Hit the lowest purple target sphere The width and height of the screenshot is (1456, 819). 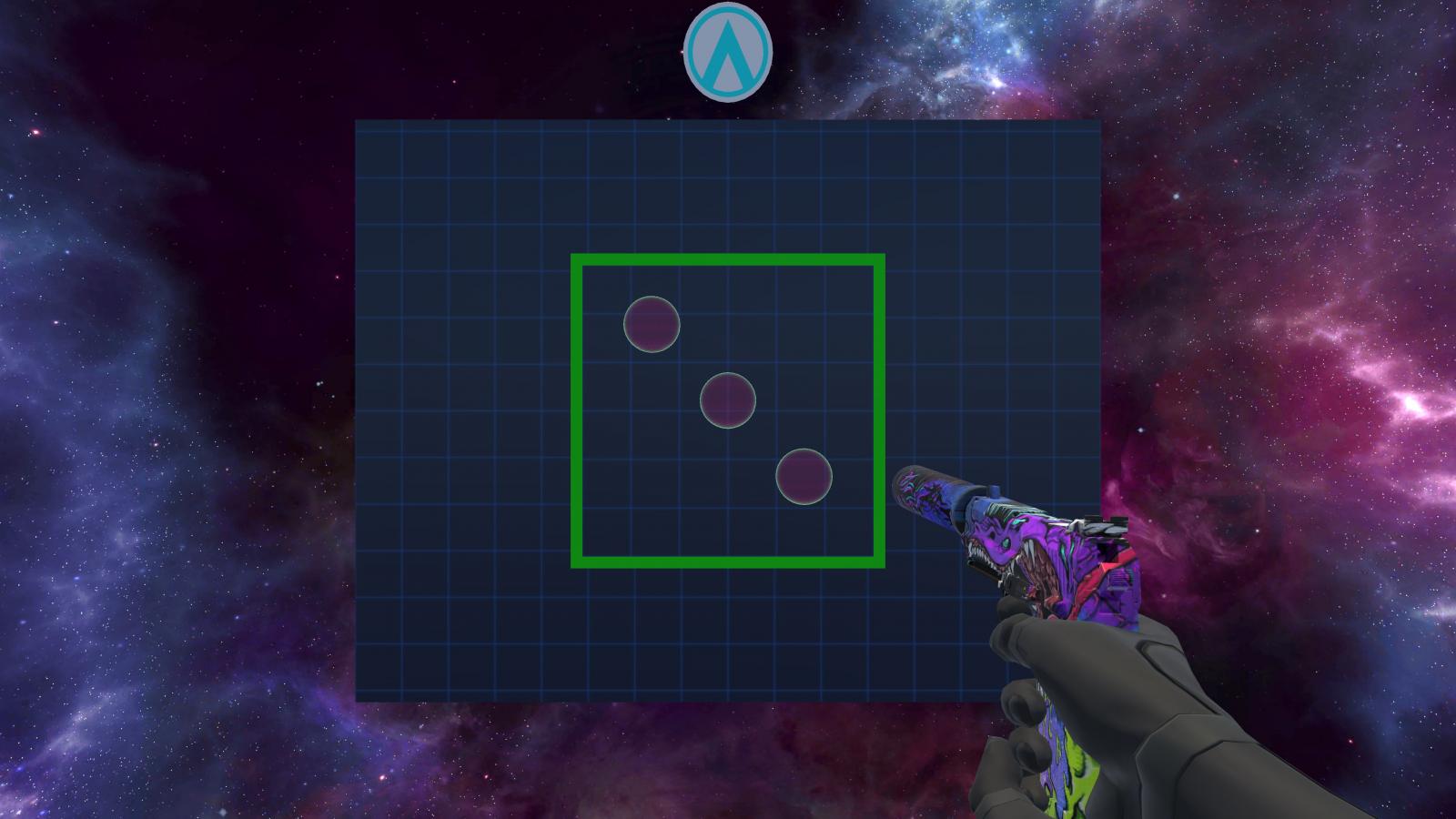804,477
